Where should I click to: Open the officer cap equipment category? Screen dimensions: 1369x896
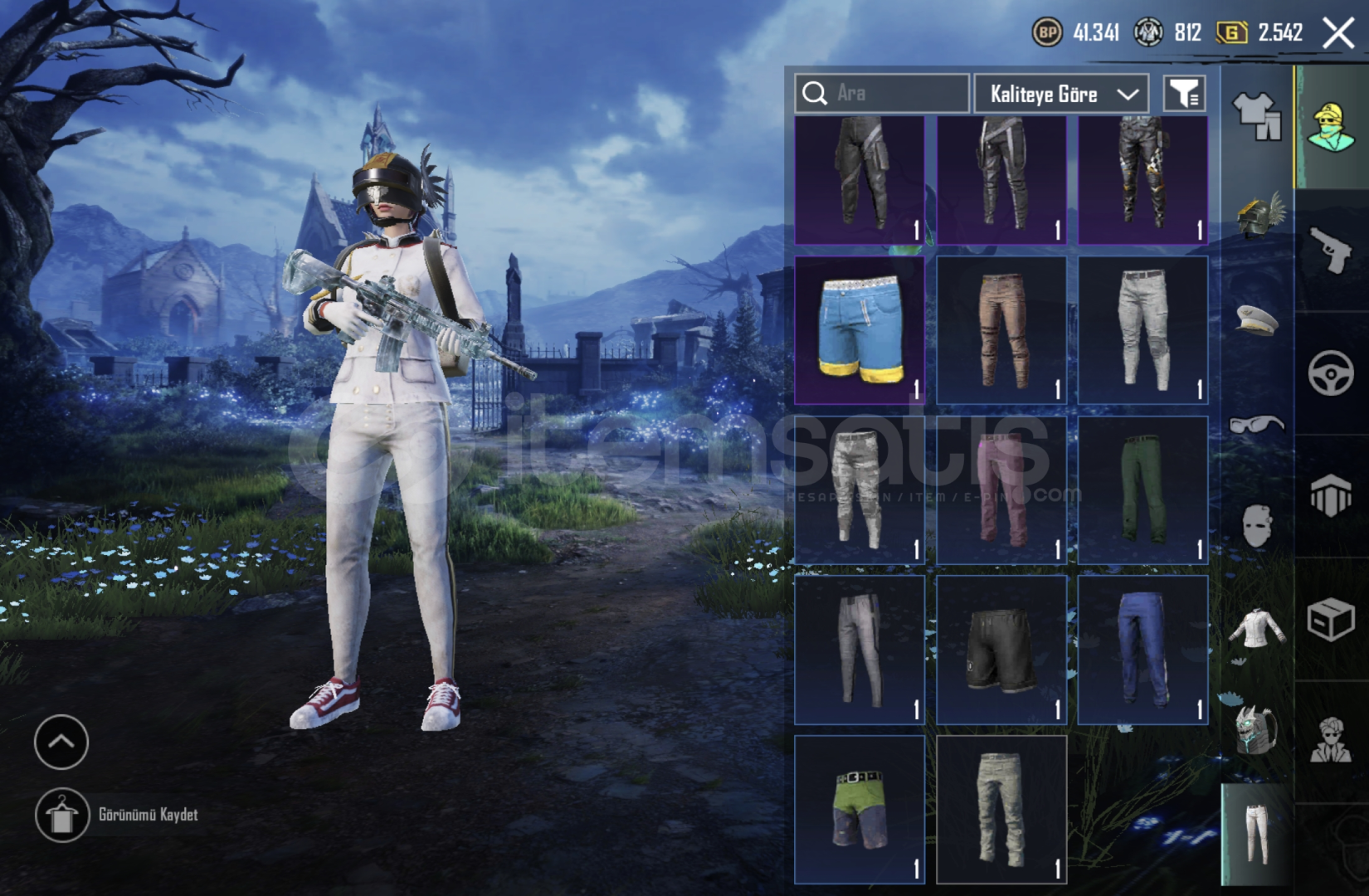1257,319
